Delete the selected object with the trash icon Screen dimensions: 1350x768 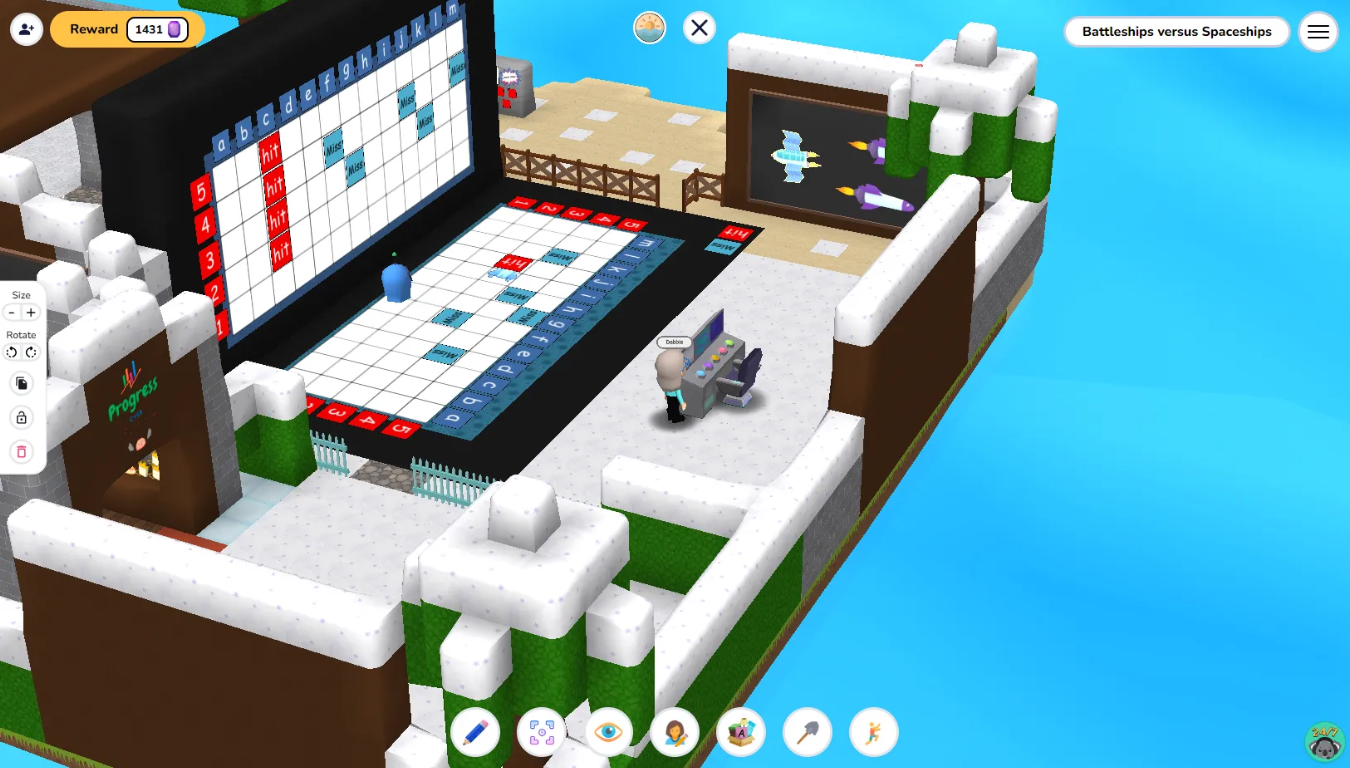coord(21,452)
